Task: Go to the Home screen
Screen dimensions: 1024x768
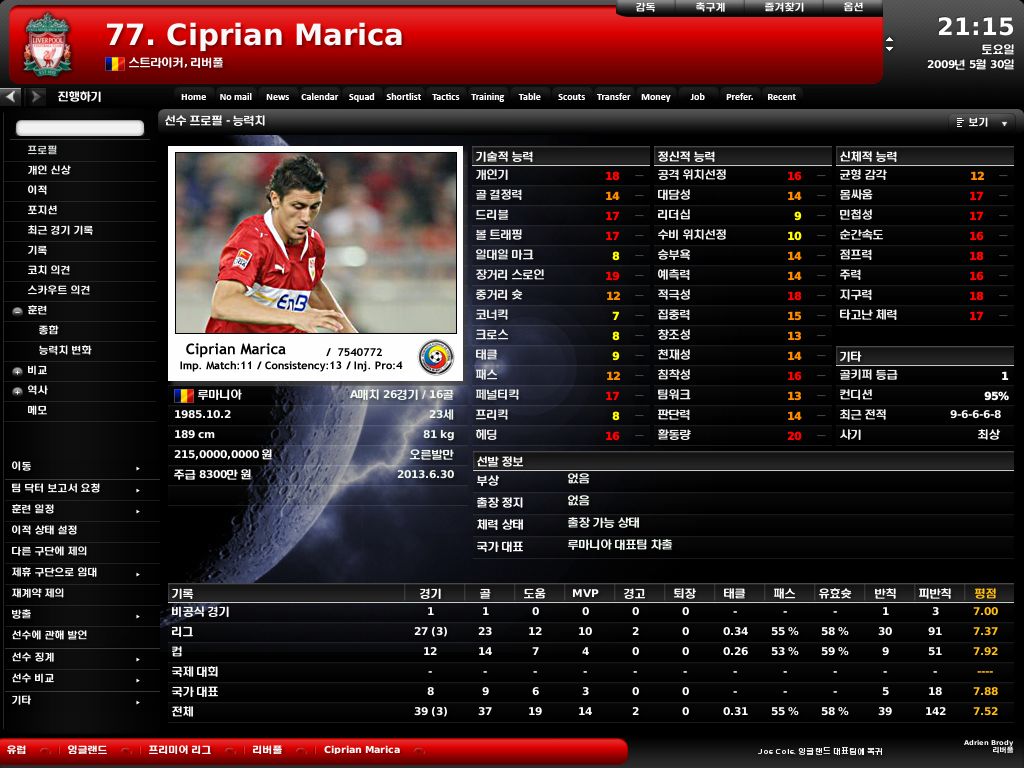Action: pos(193,97)
